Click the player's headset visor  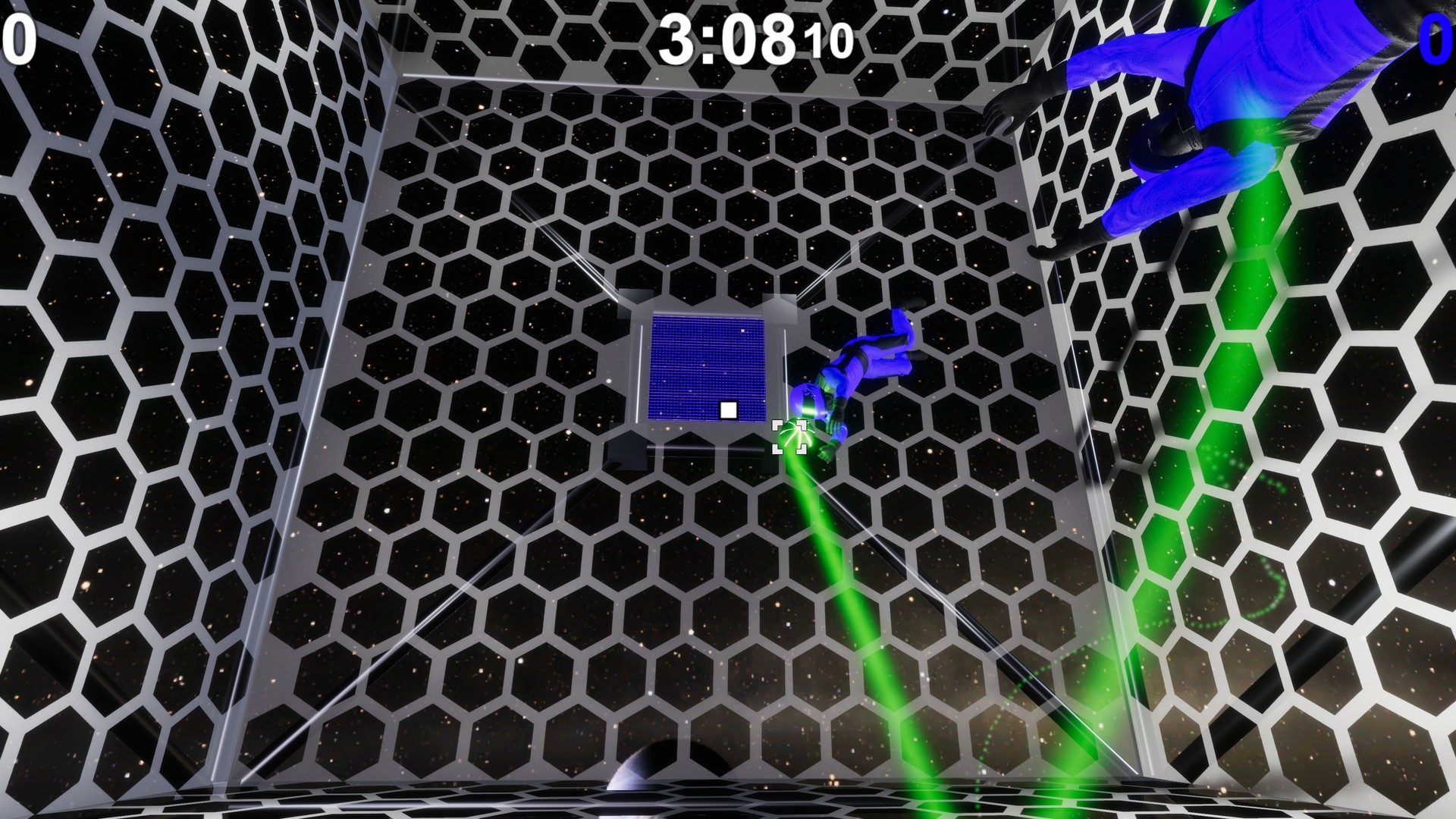tap(811, 396)
